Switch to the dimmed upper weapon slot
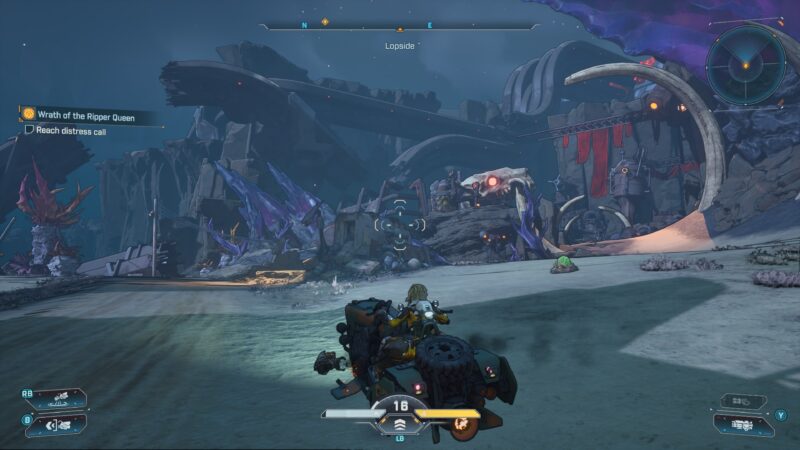 tap(740, 400)
